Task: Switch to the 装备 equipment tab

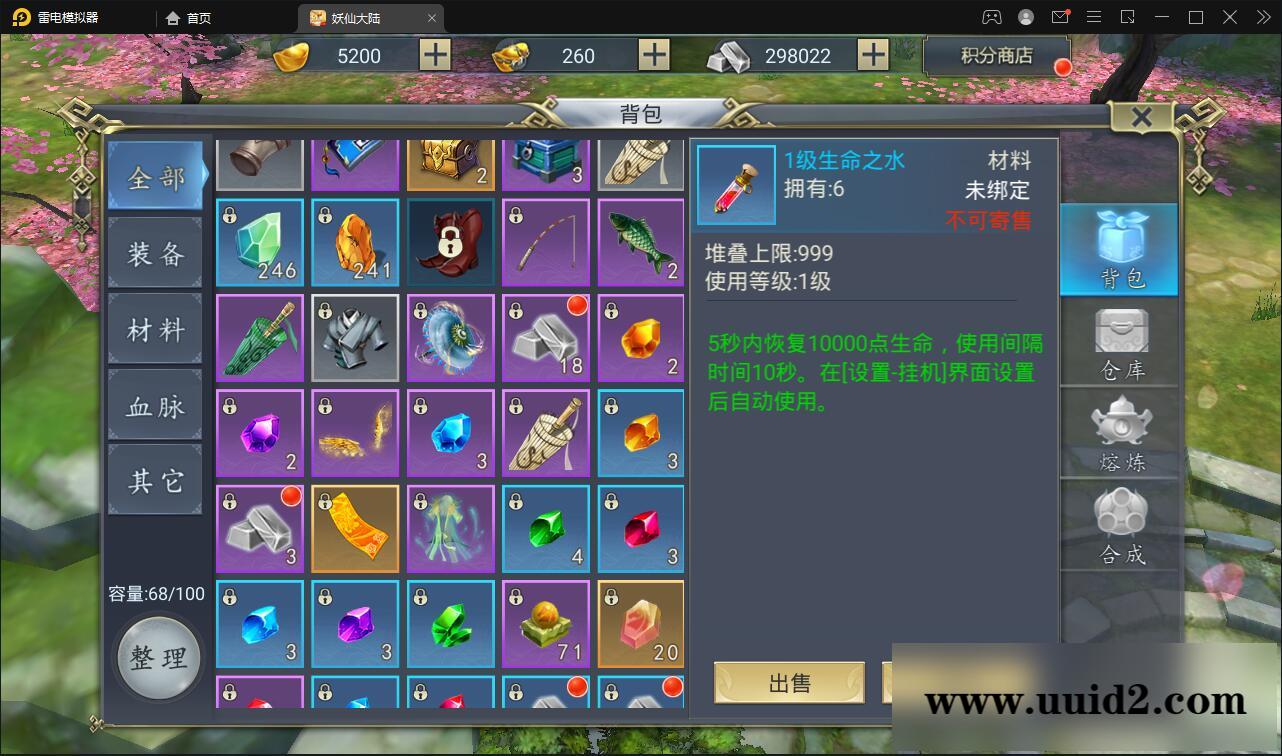Action: point(155,255)
